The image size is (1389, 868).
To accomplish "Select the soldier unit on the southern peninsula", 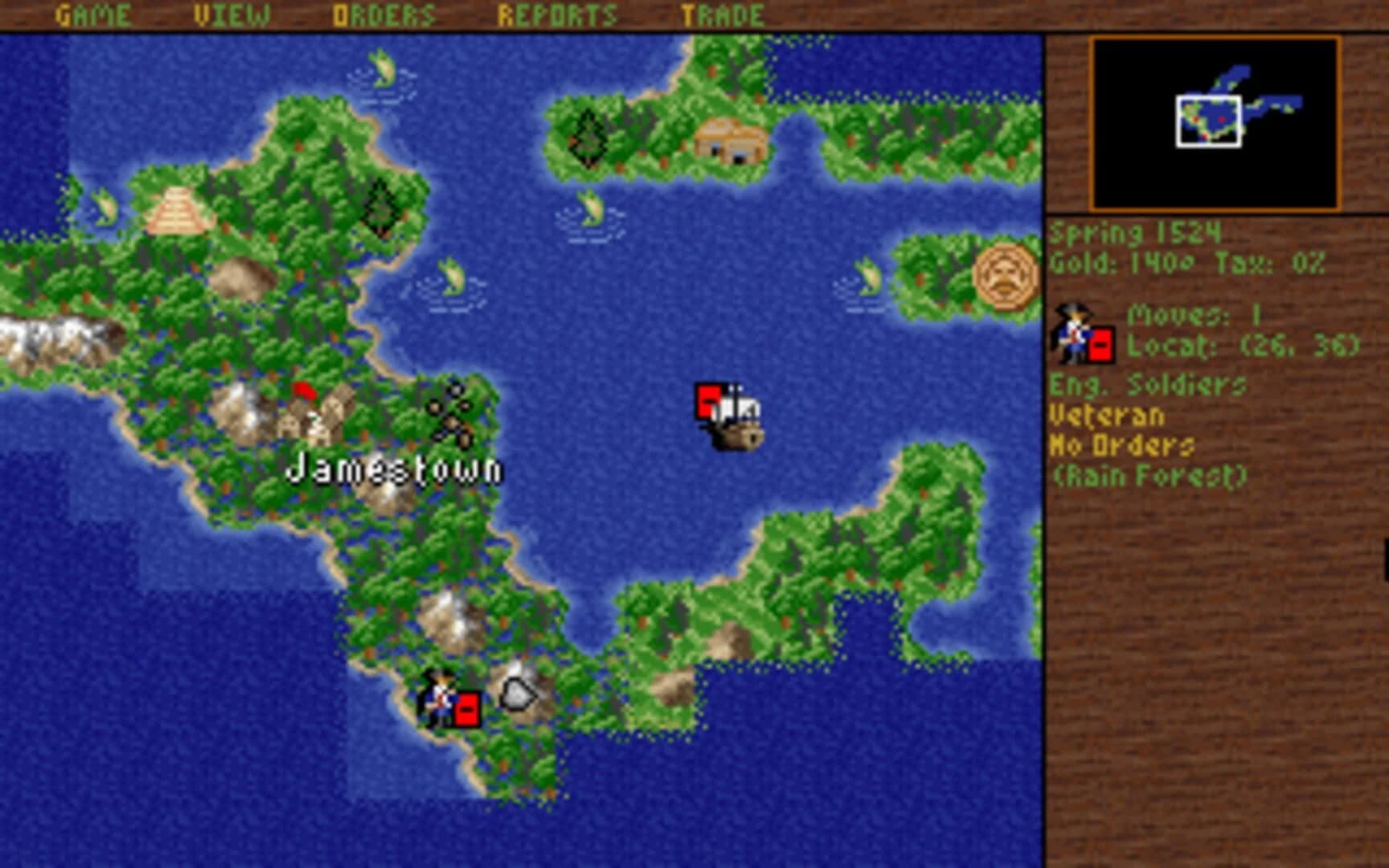I will pyautogui.click(x=440, y=697).
